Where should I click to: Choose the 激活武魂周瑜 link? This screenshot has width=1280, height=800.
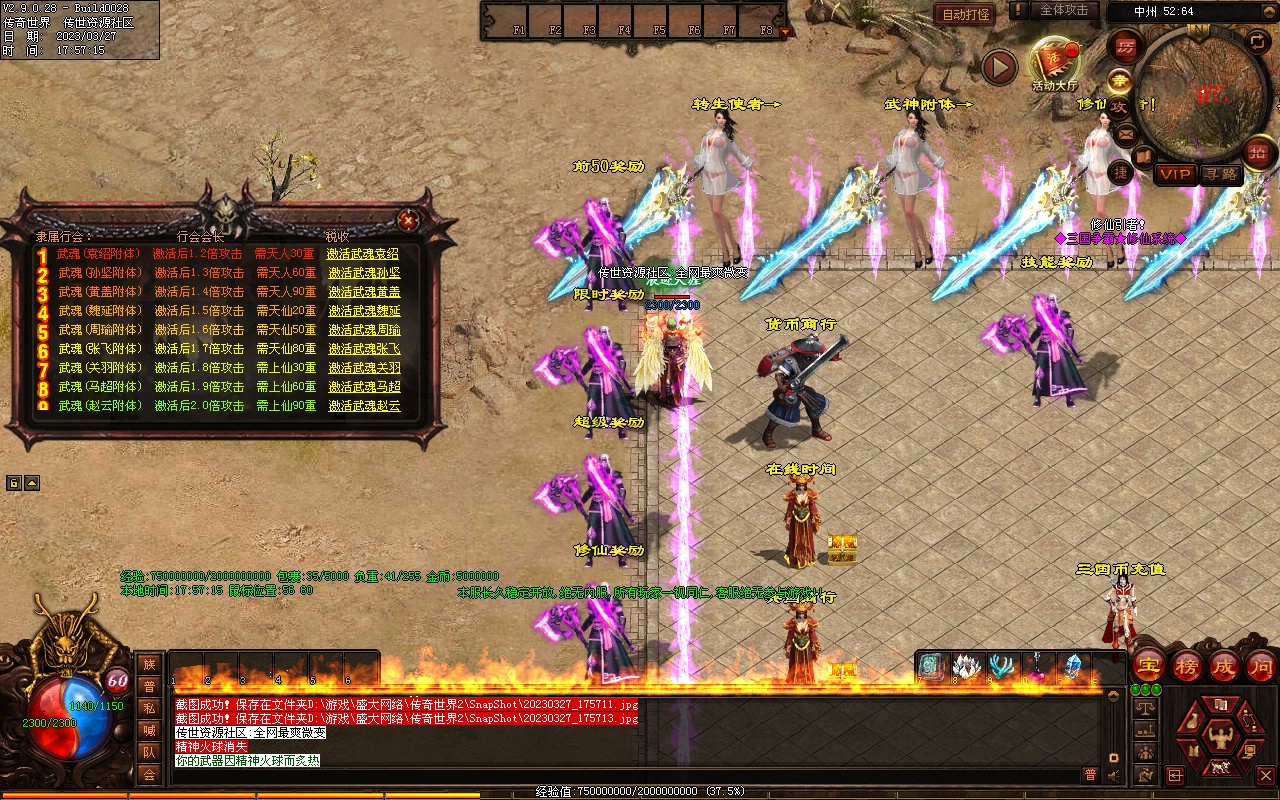363,330
